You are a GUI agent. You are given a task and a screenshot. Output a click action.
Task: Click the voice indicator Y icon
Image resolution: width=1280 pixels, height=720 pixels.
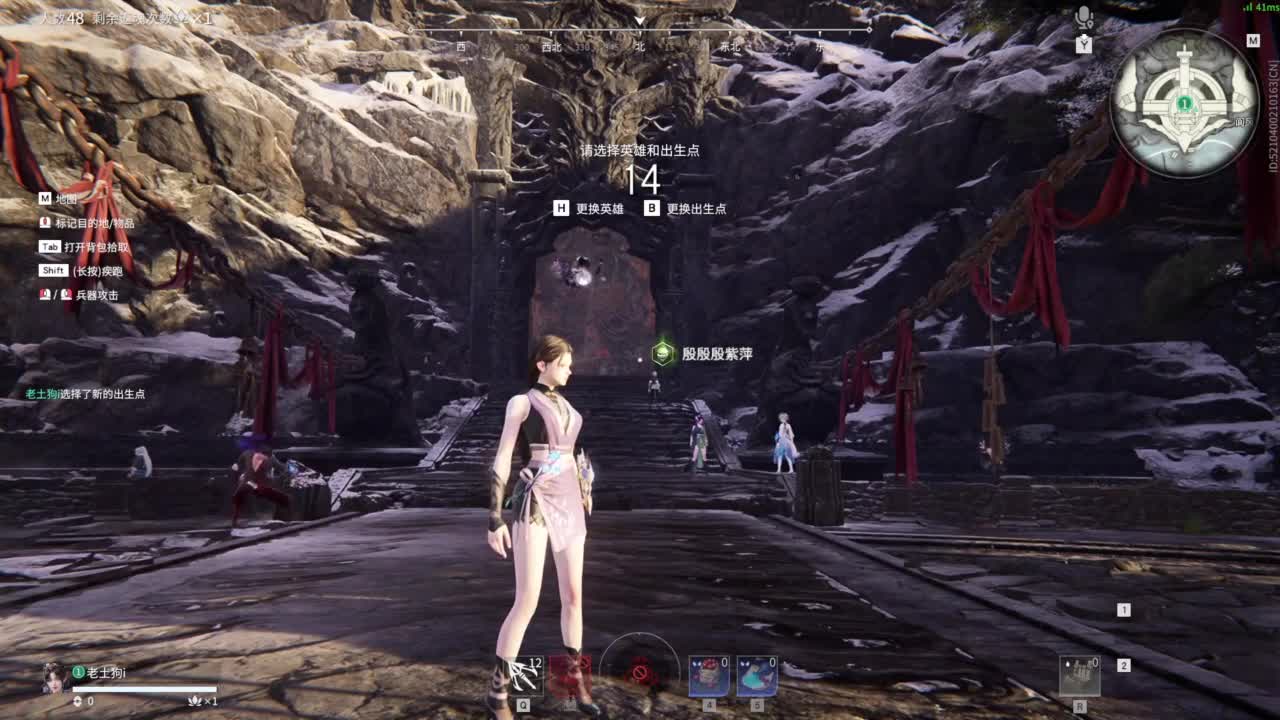(1083, 43)
